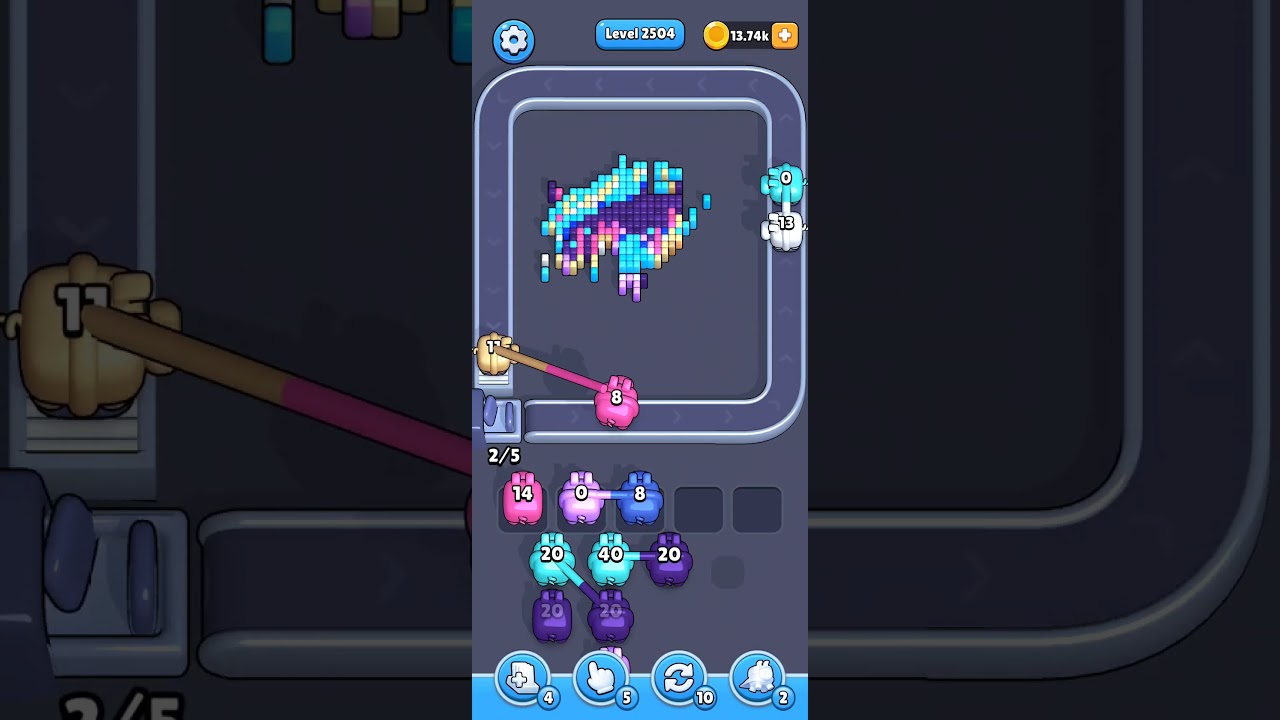
Task: Tap the purple queue ball numbered 20
Action: tap(671, 558)
